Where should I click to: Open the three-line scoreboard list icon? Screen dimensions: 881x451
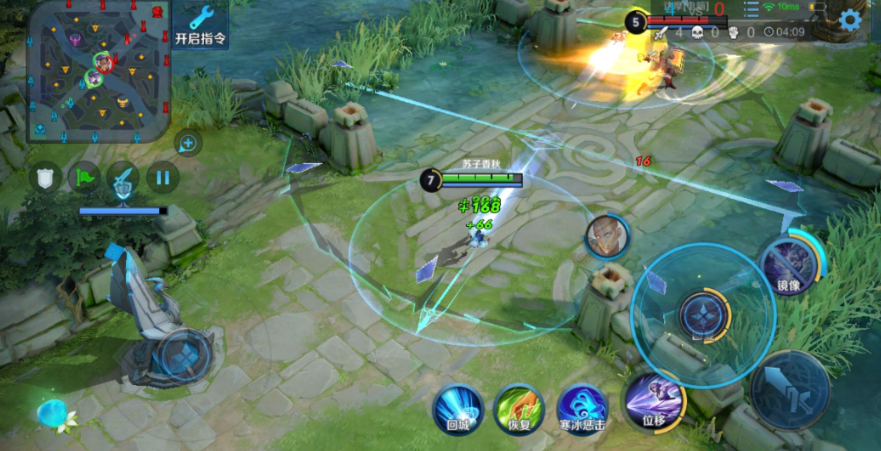(751, 9)
